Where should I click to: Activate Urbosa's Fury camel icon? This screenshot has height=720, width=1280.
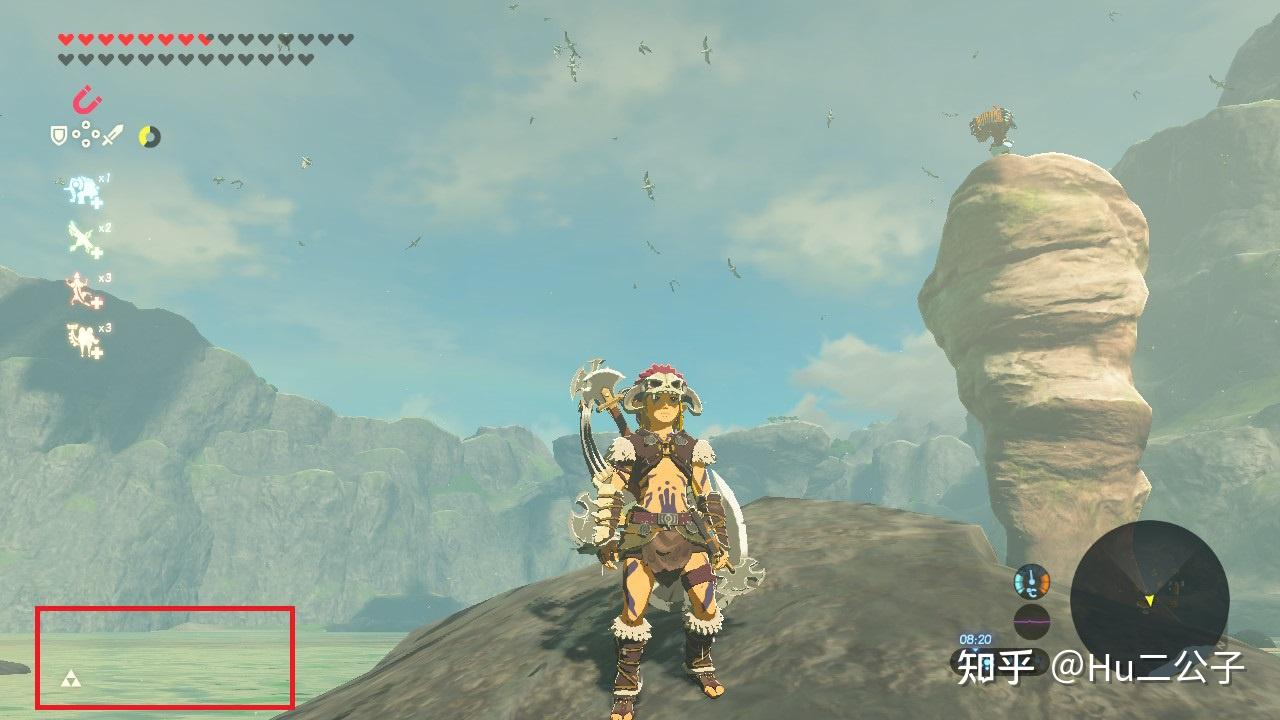tap(82, 340)
